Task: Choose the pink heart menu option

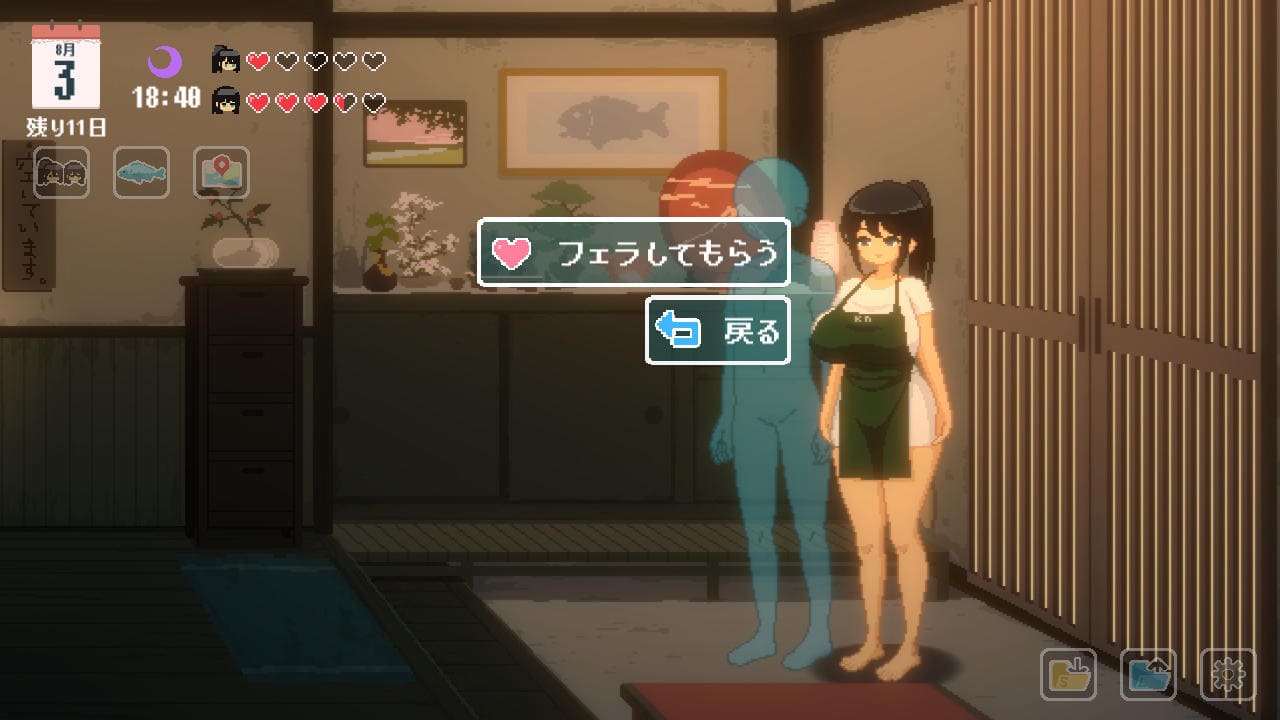Action: click(x=634, y=253)
